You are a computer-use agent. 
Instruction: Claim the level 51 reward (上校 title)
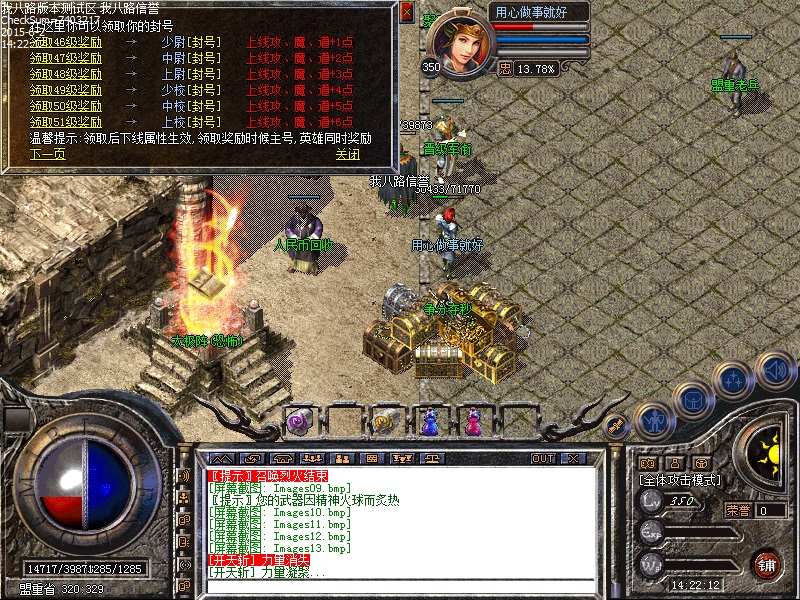tap(66, 122)
